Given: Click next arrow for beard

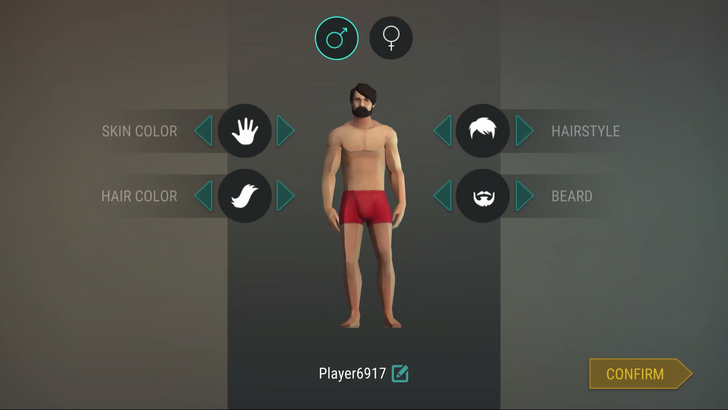Looking at the screenshot, I should (525, 196).
